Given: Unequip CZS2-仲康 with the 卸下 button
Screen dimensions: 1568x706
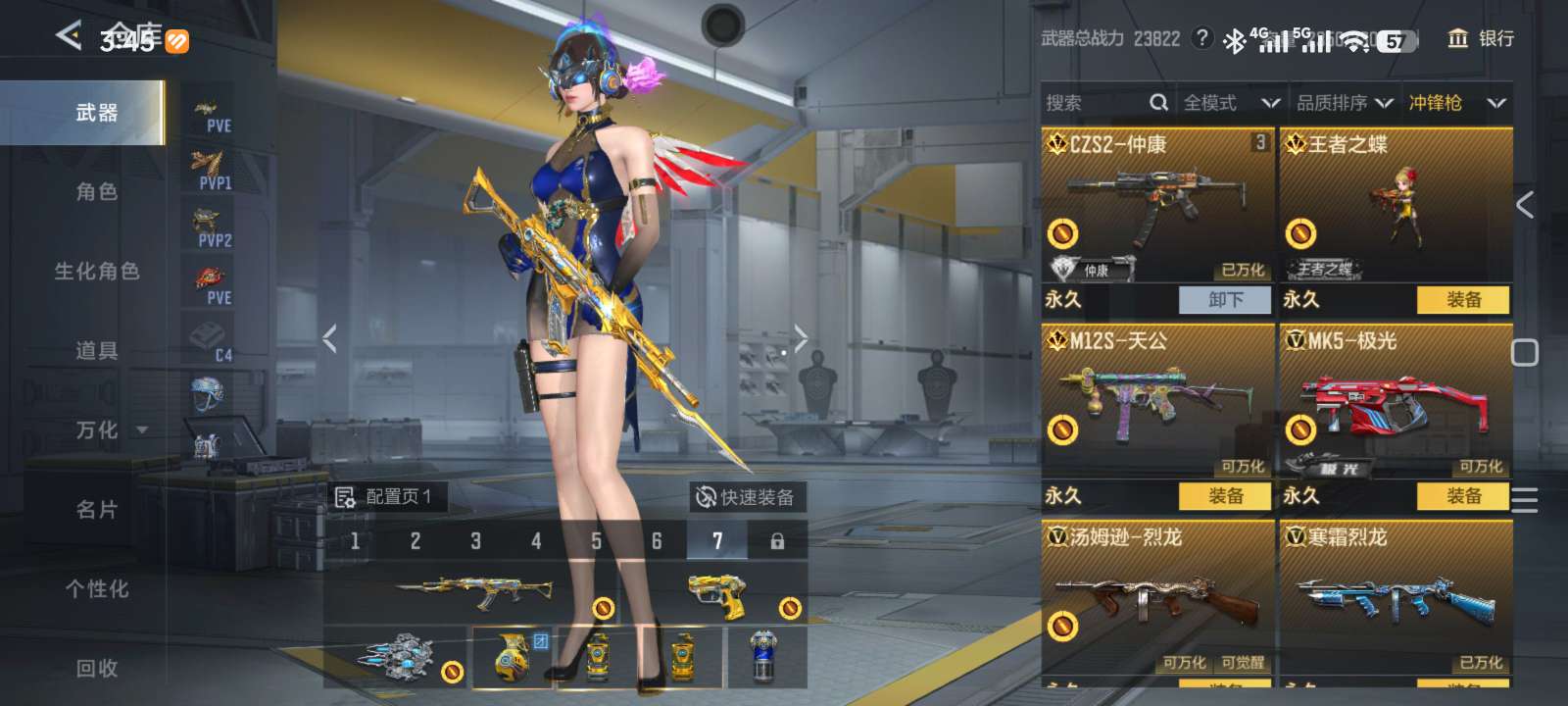Looking at the screenshot, I should 1224,300.
